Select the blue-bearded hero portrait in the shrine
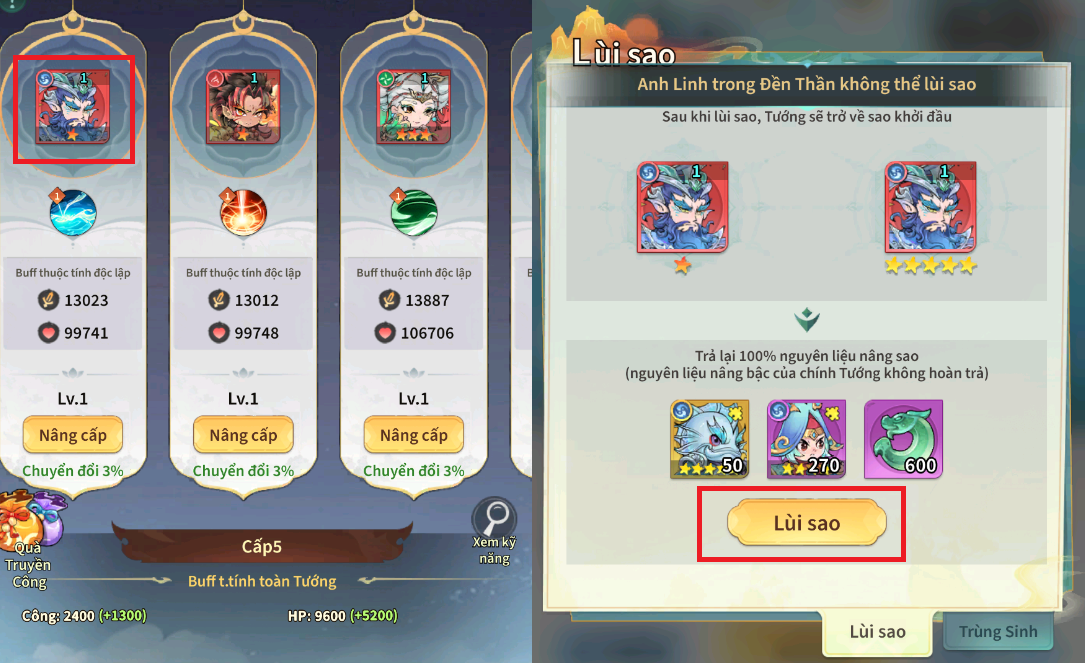Image resolution: width=1087 pixels, height=663 pixels. (x=73, y=107)
